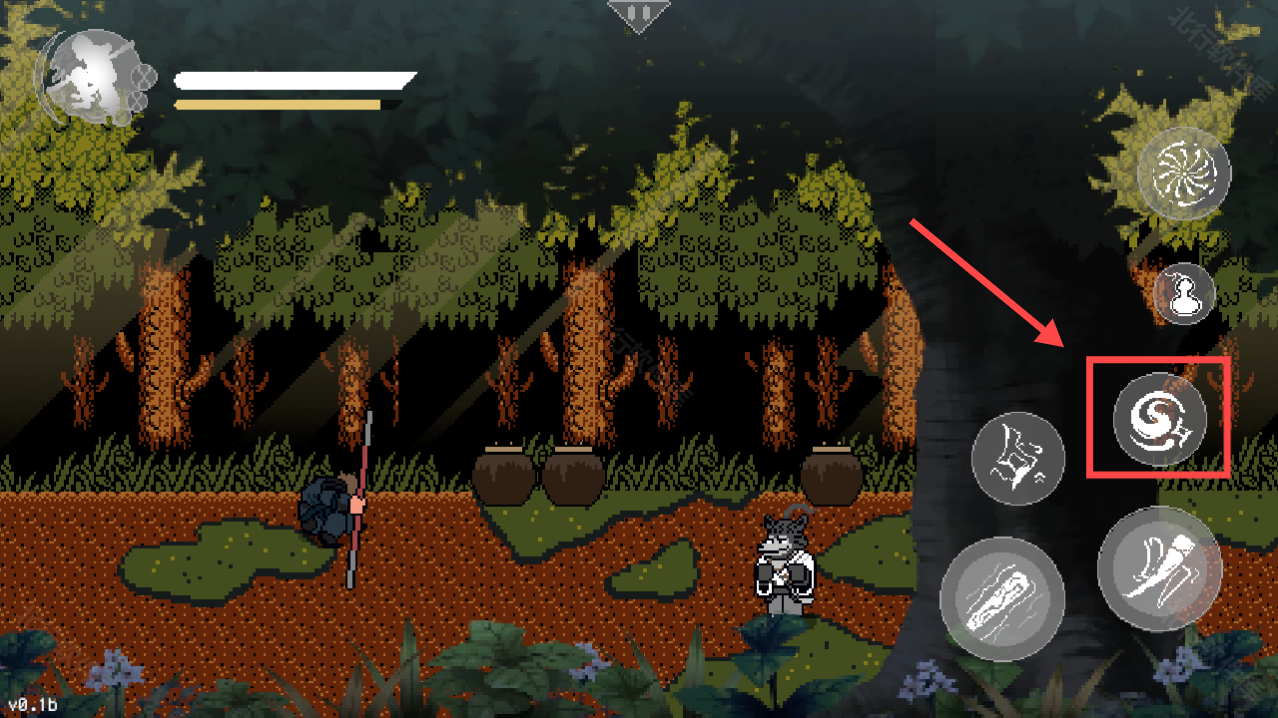Screen dimensions: 1278x718
Task: Attack with the staff strike button
Action: pos(1002,598)
